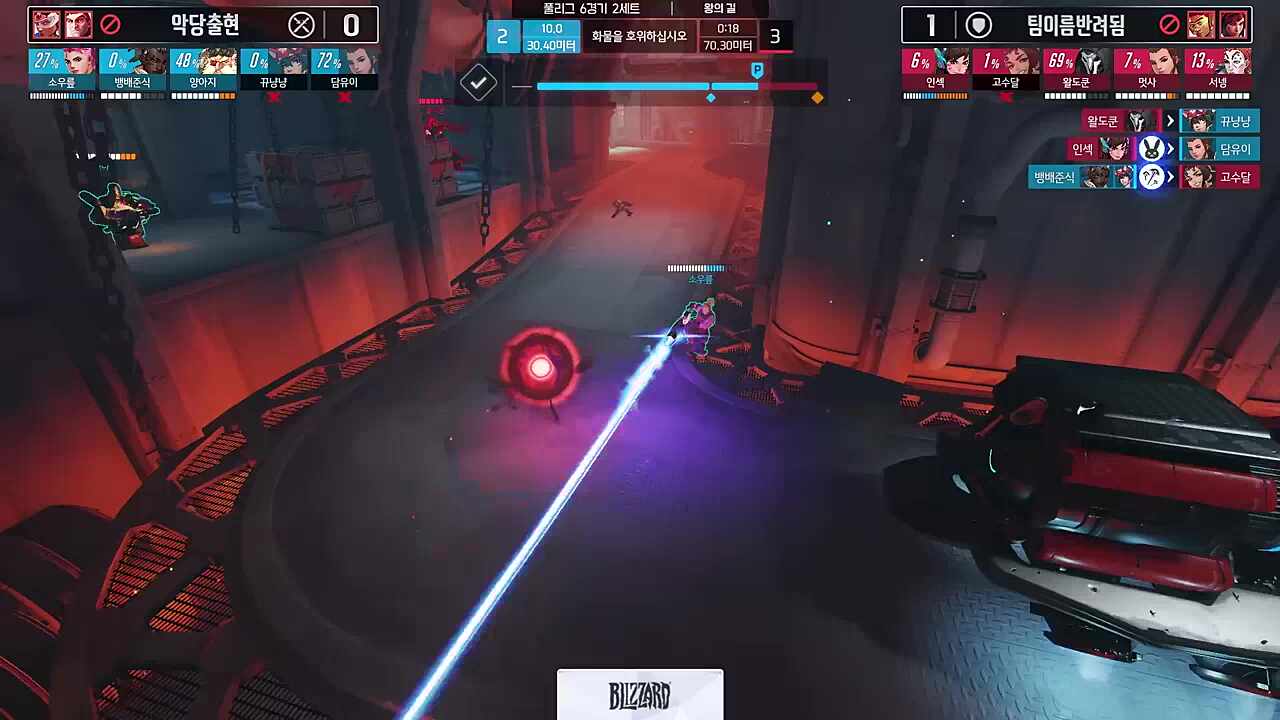
Task: Toggle the ban prohibition icon beside 팀이름반려됨
Action: pyautogui.click(x=1170, y=23)
